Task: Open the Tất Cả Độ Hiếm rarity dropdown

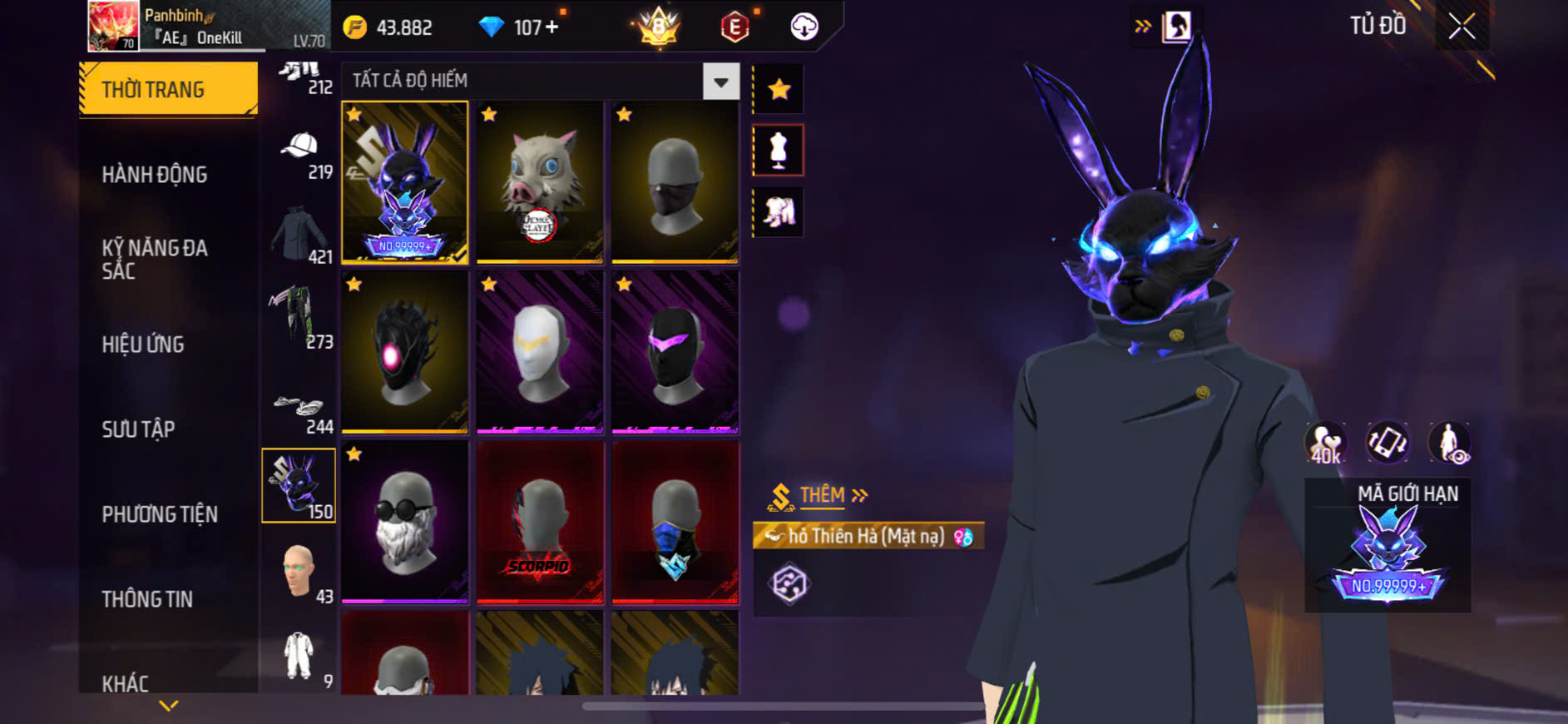Action: pyautogui.click(x=720, y=82)
